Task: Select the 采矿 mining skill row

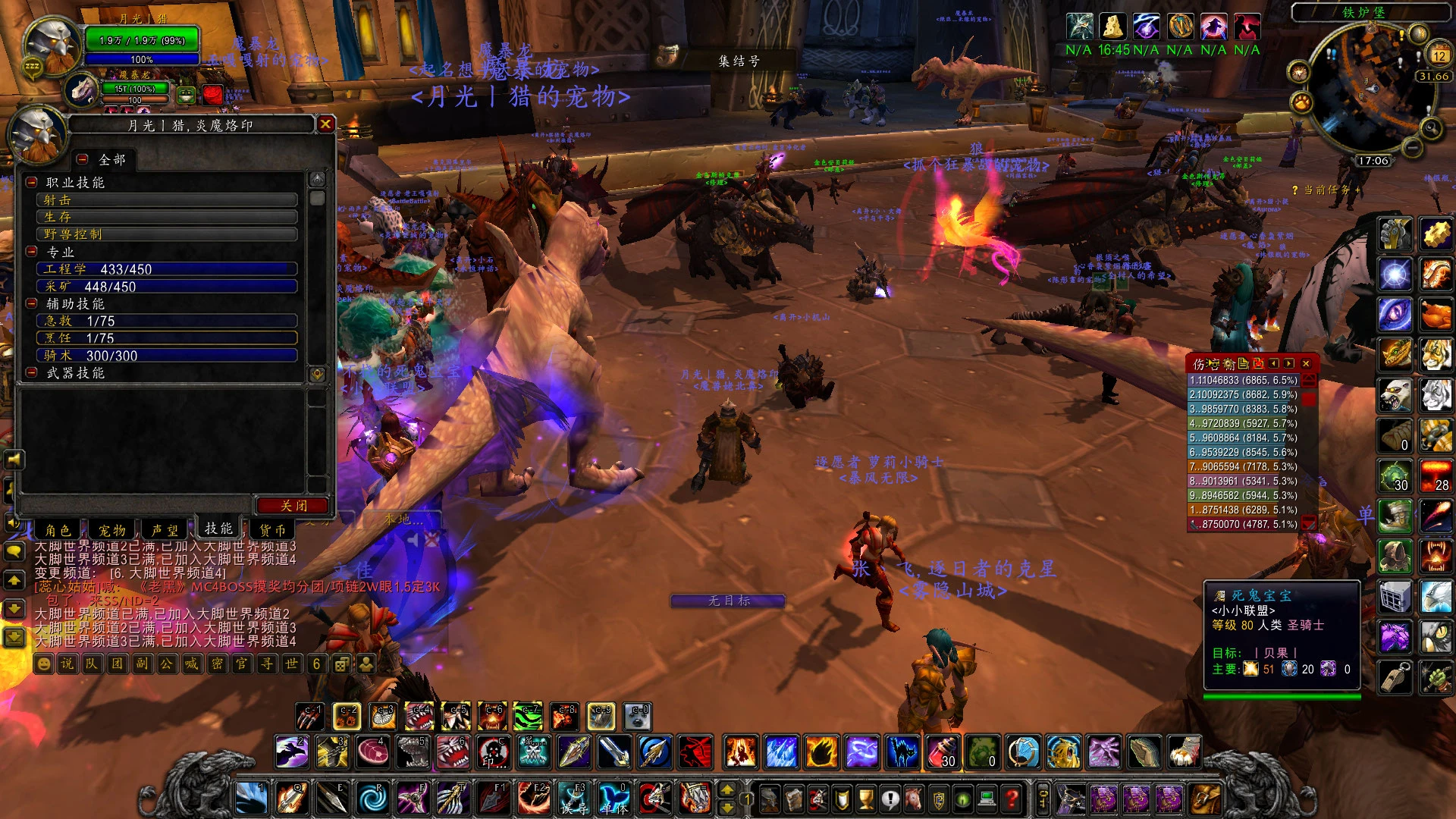Action: 167,287
